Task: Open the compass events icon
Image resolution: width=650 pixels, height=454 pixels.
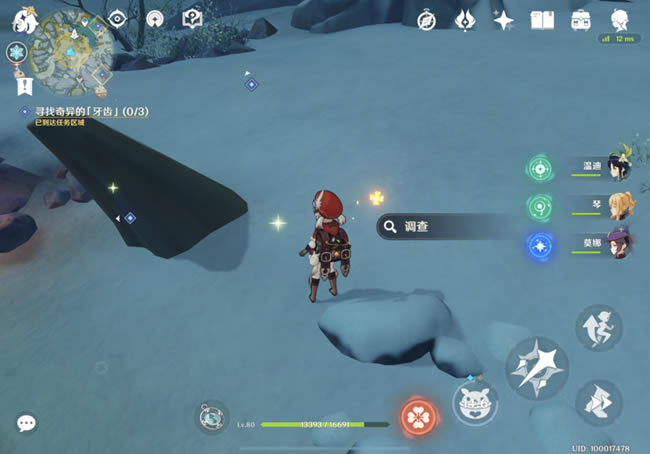Action: [x=427, y=19]
